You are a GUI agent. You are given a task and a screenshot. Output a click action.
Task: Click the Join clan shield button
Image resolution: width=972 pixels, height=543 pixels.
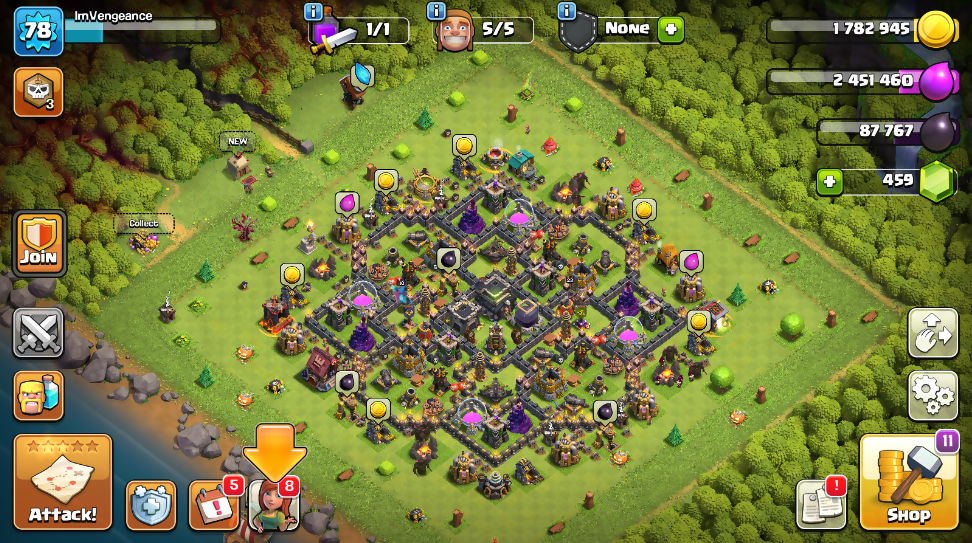coord(39,243)
